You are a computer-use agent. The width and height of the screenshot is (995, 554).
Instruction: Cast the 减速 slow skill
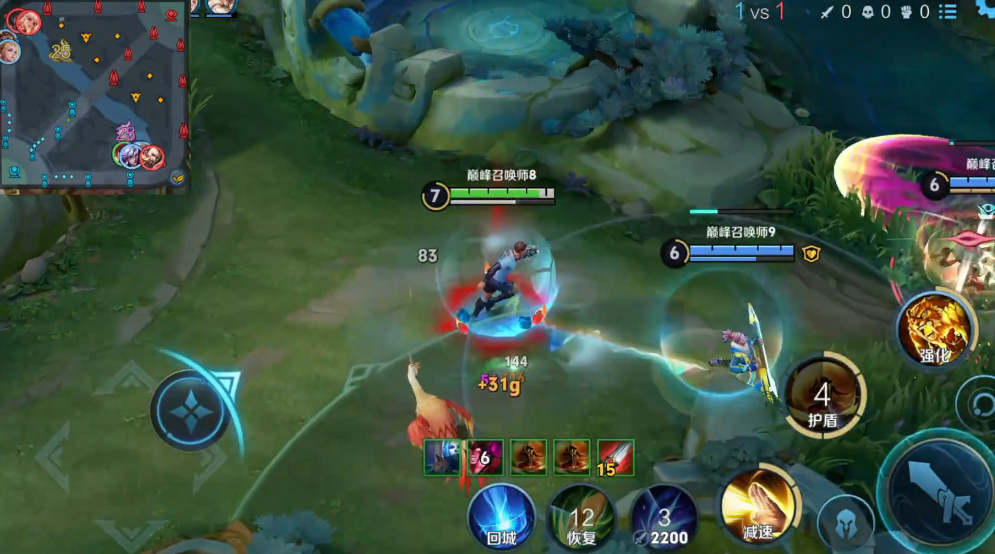coord(758,505)
